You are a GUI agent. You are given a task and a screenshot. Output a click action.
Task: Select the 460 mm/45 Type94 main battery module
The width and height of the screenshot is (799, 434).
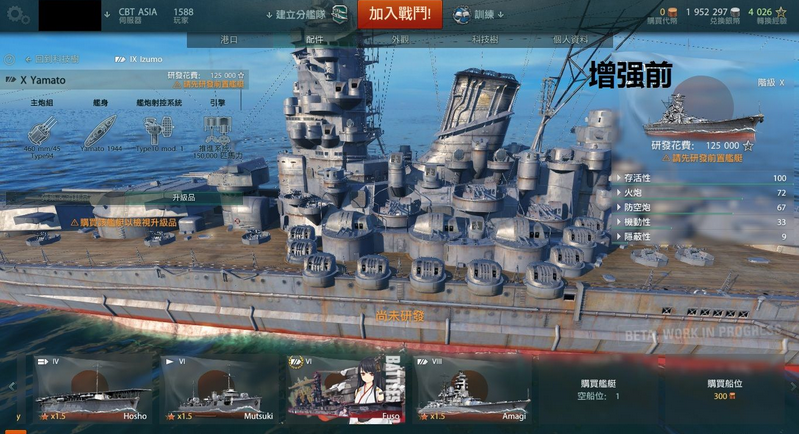coord(41,133)
